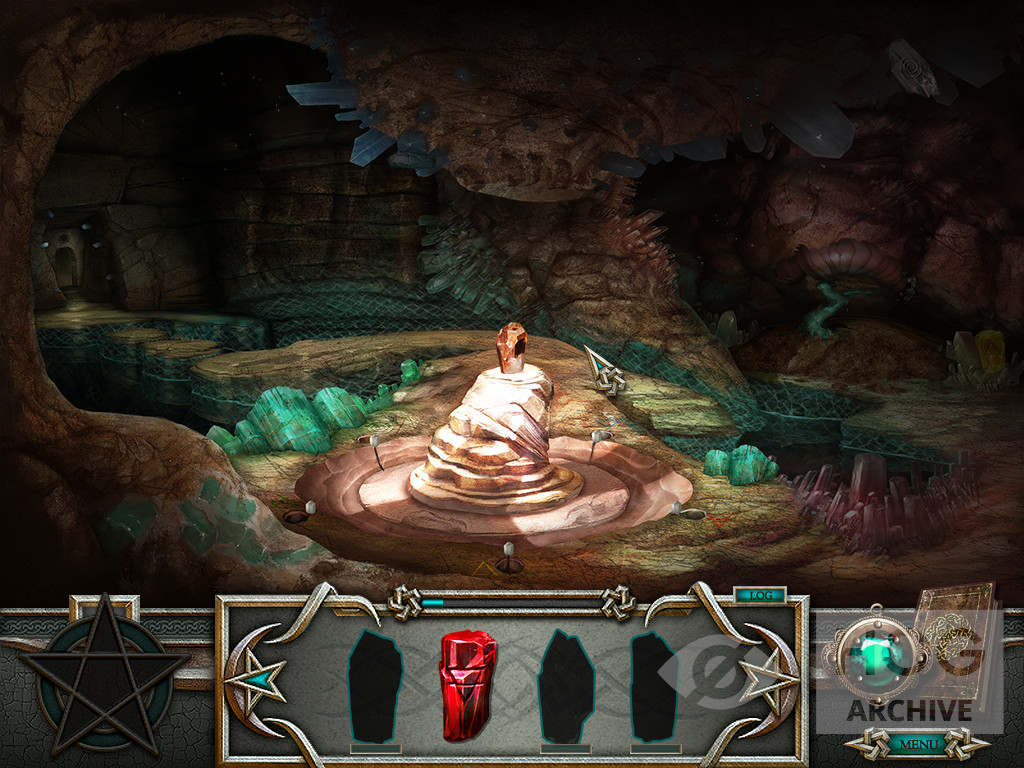Open the MENU button

(917, 744)
